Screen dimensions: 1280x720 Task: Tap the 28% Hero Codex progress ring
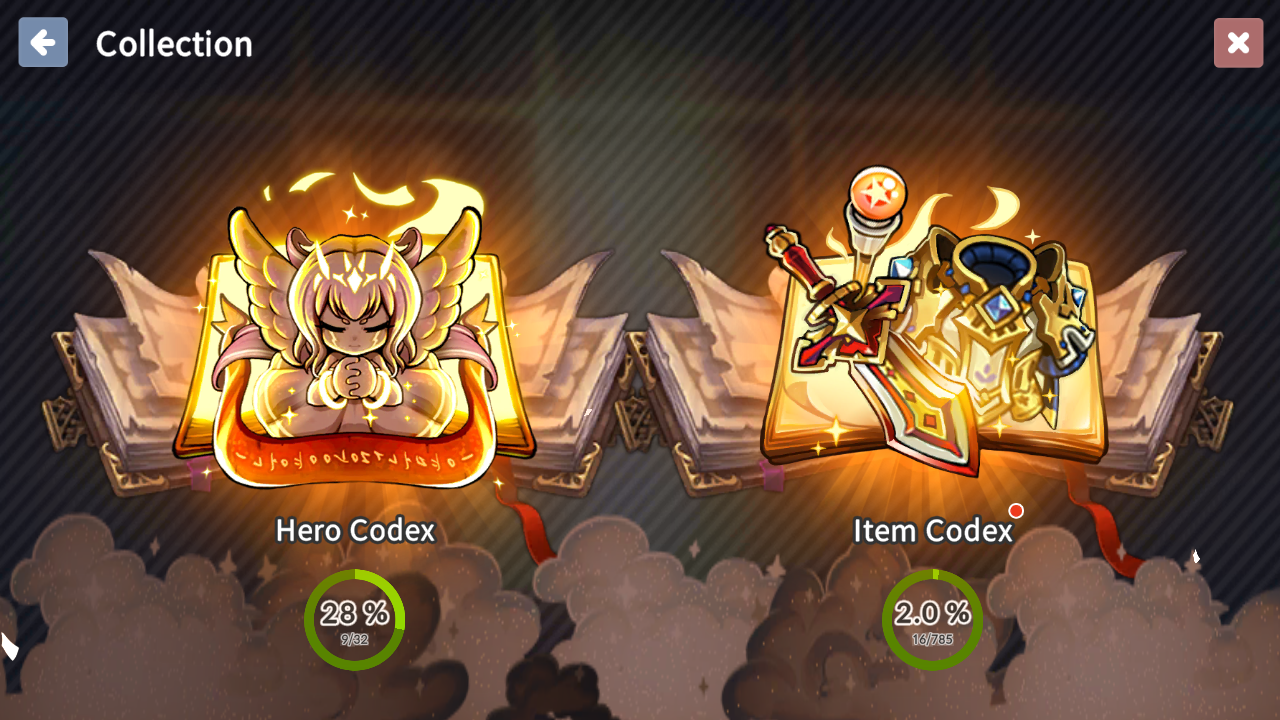(x=355, y=618)
